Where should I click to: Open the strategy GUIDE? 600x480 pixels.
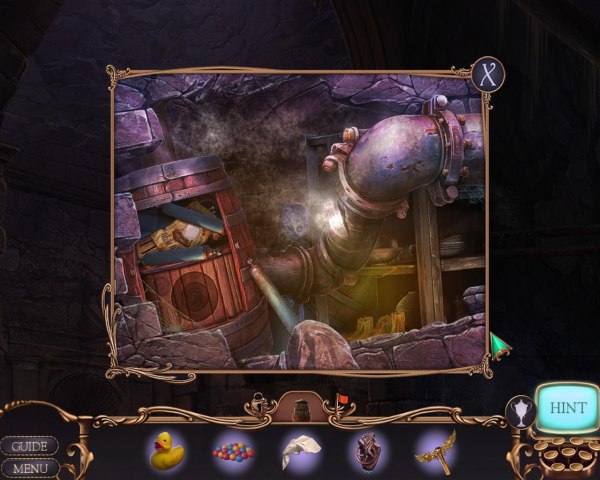29,446
